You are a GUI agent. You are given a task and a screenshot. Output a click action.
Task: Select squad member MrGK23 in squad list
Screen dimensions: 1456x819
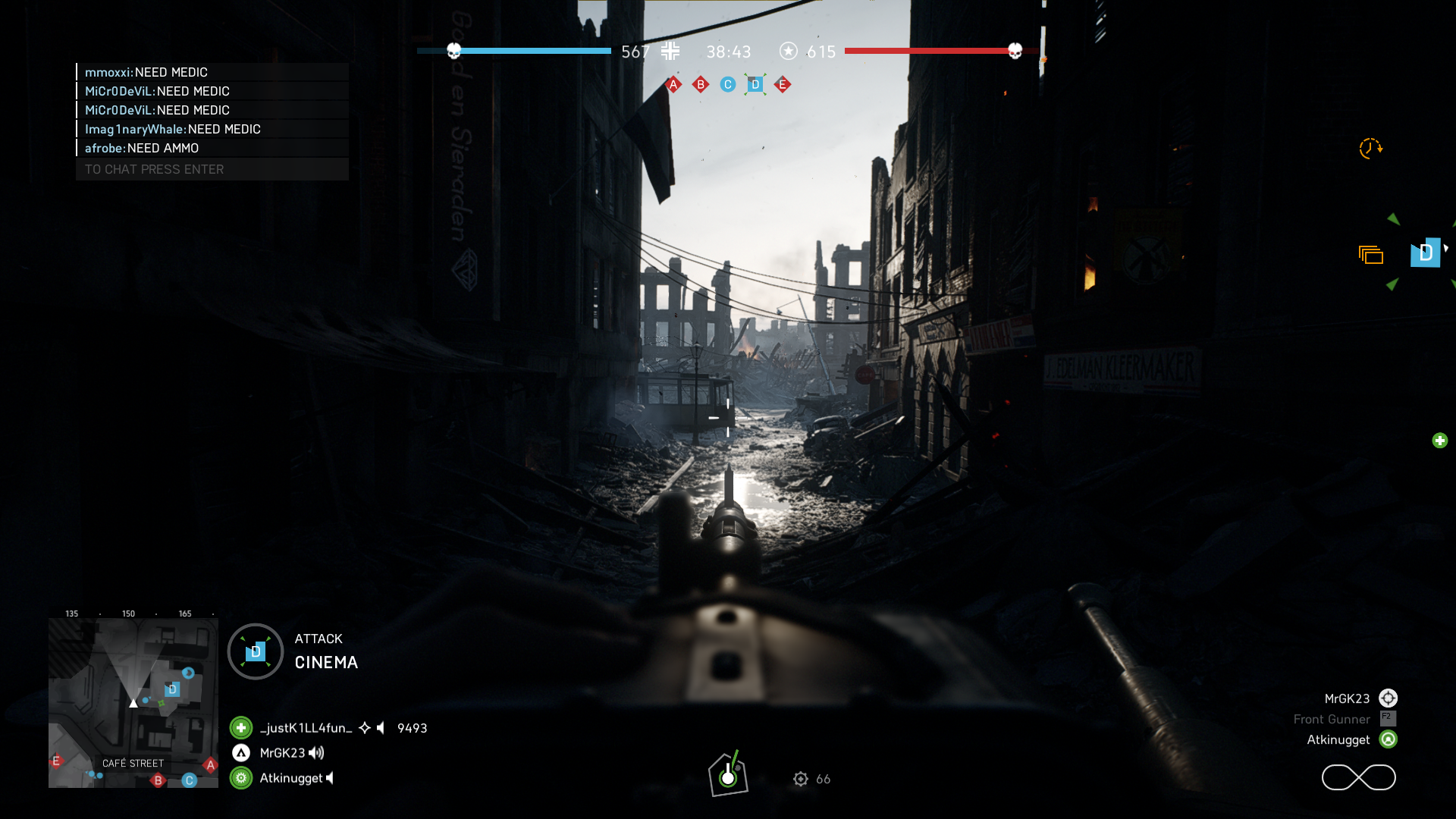pos(282,753)
